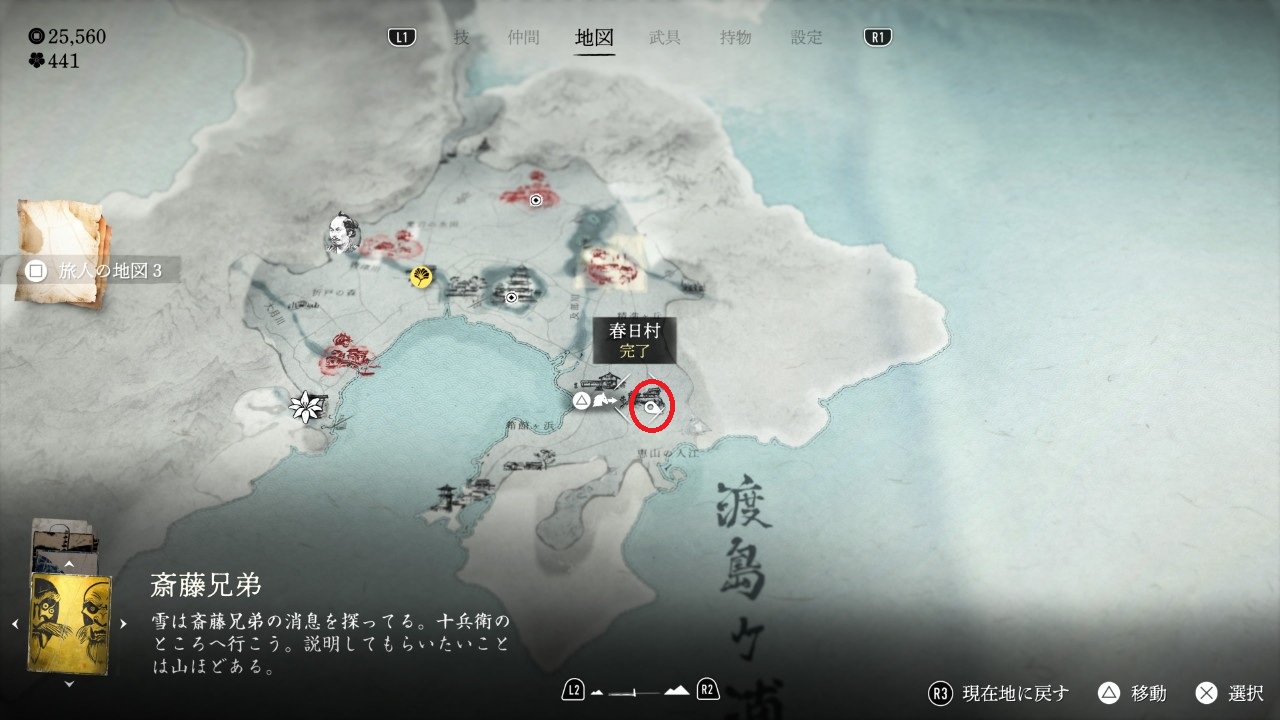The width and height of the screenshot is (1280, 720).
Task: Show the previous quest with the left arrow
Action: coord(15,624)
